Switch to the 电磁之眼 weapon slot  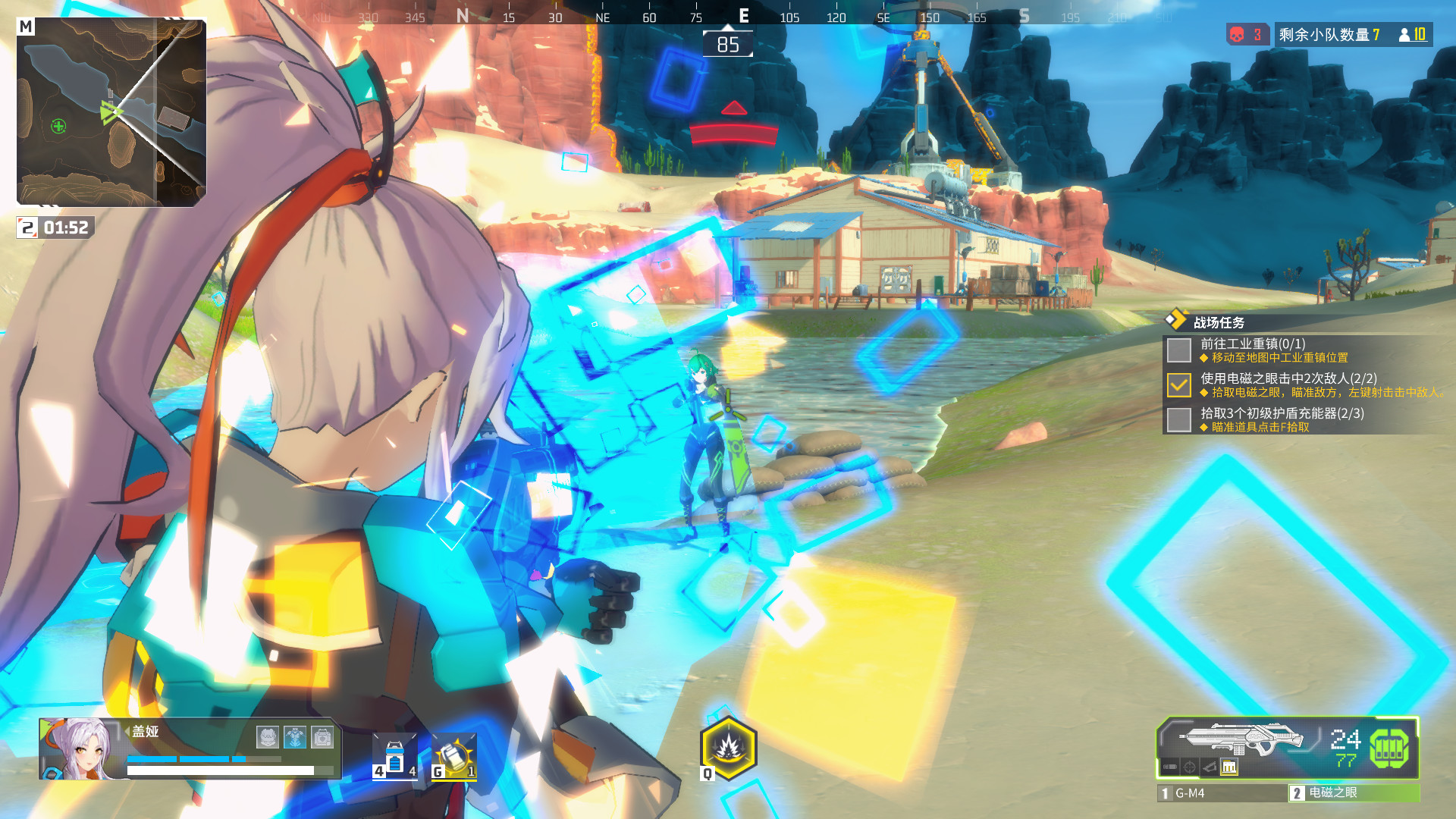point(1354,792)
